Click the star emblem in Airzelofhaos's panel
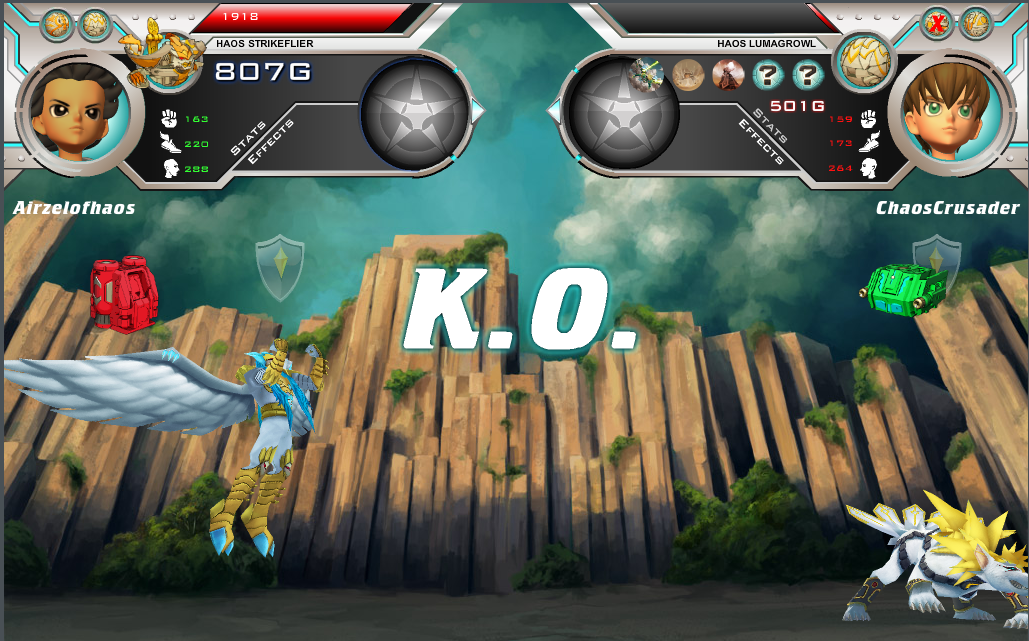 414,112
